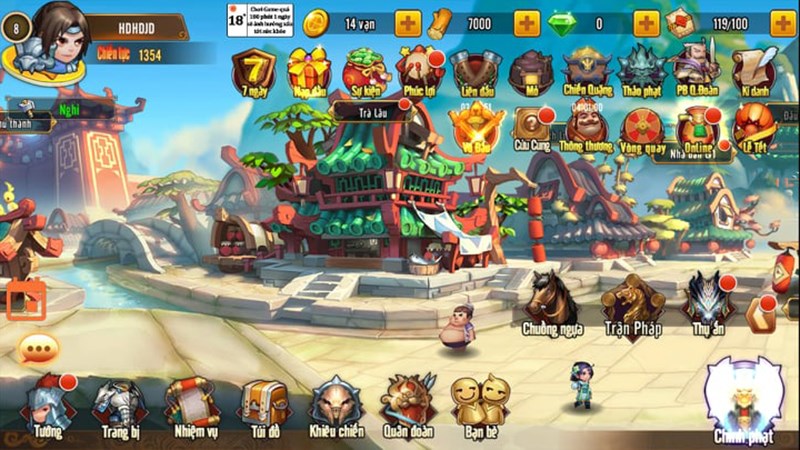The image size is (800, 450).
Task: Open the Chuồng ngựa horse stable
Action: pos(551,300)
